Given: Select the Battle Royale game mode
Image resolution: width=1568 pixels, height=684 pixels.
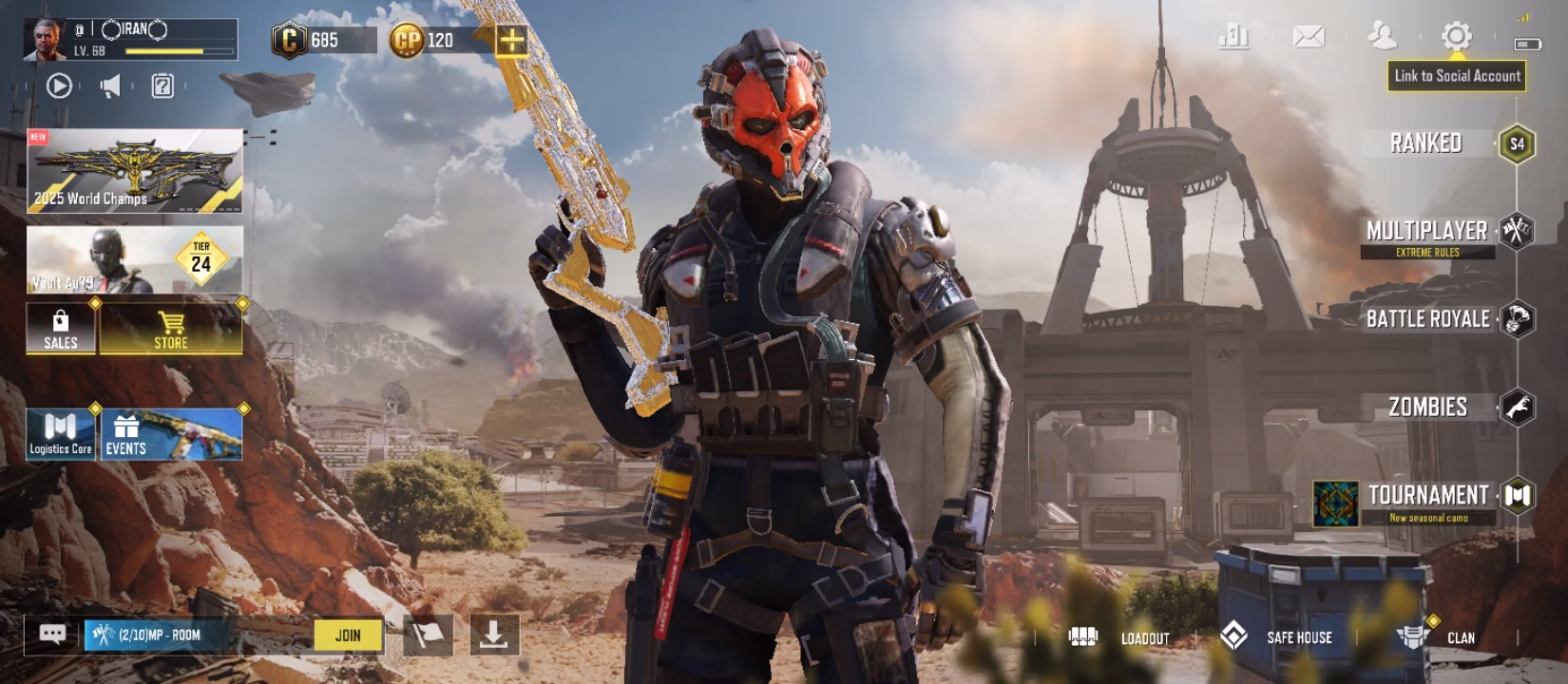Looking at the screenshot, I should click(1428, 319).
